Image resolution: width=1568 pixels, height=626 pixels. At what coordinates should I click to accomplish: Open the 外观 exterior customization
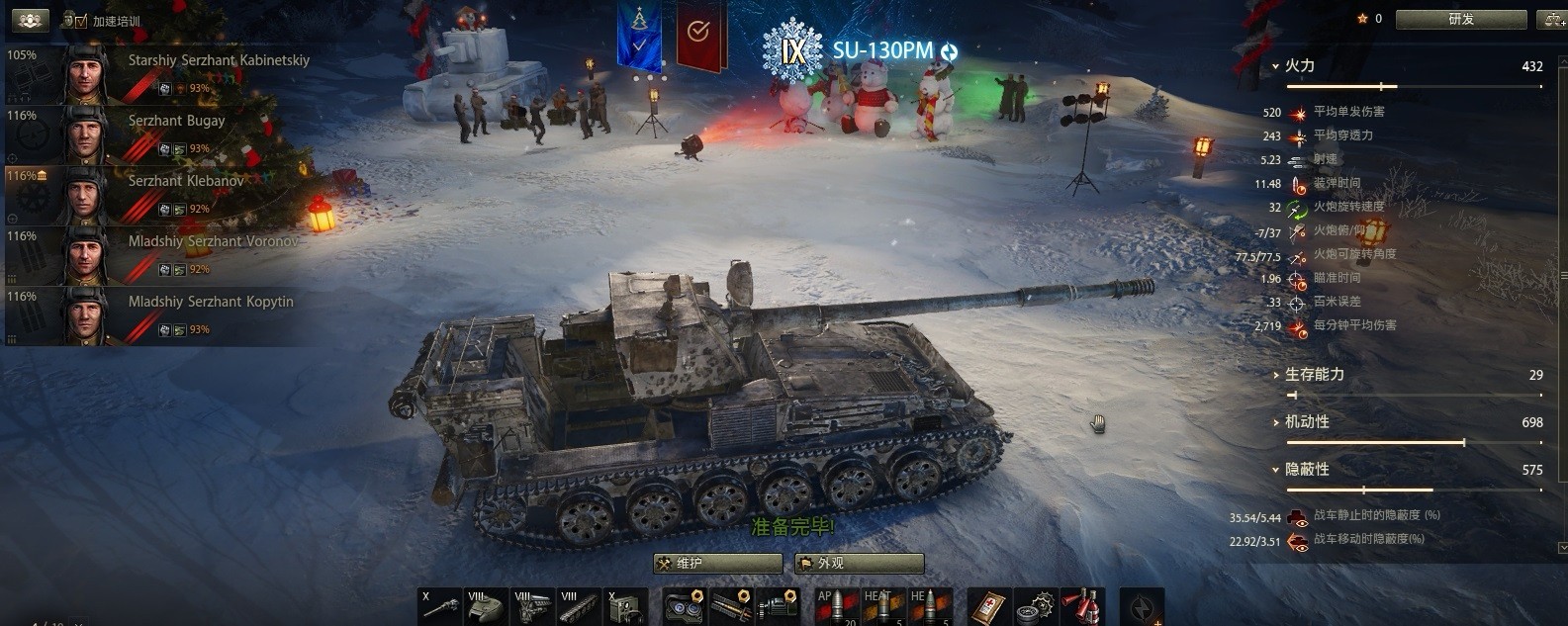point(859,563)
